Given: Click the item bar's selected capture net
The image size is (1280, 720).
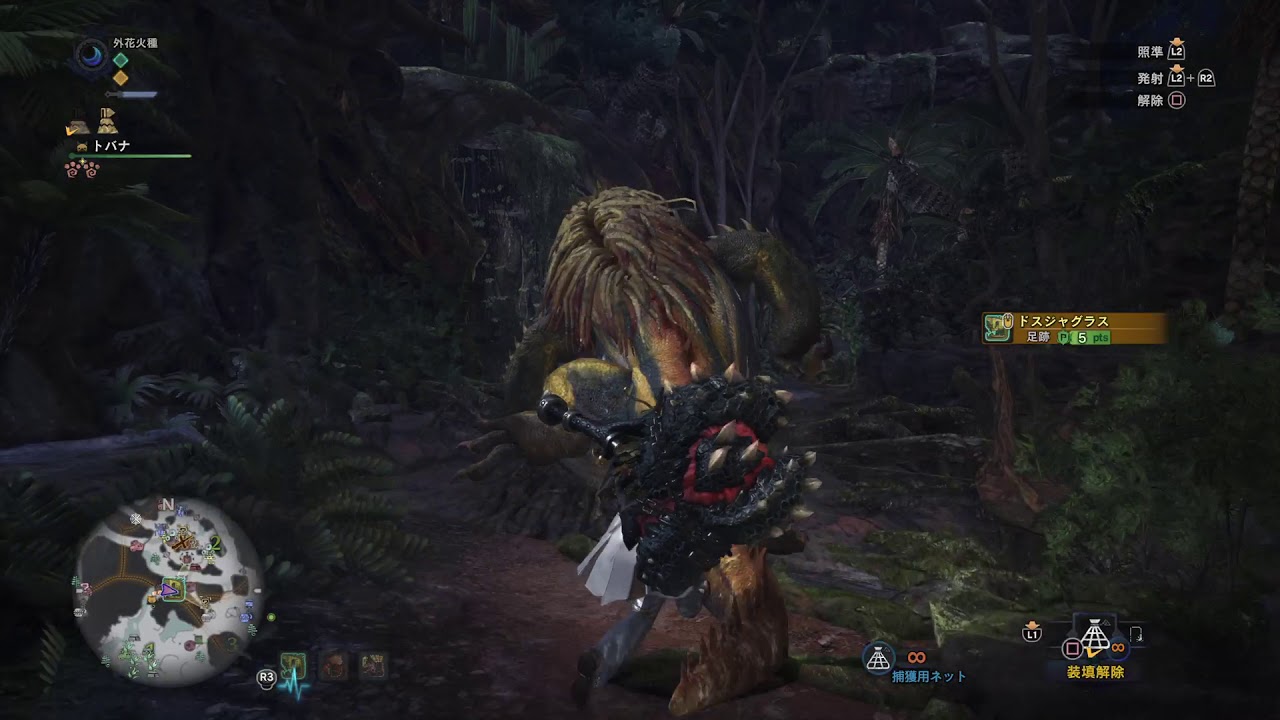Looking at the screenshot, I should click(1094, 640).
